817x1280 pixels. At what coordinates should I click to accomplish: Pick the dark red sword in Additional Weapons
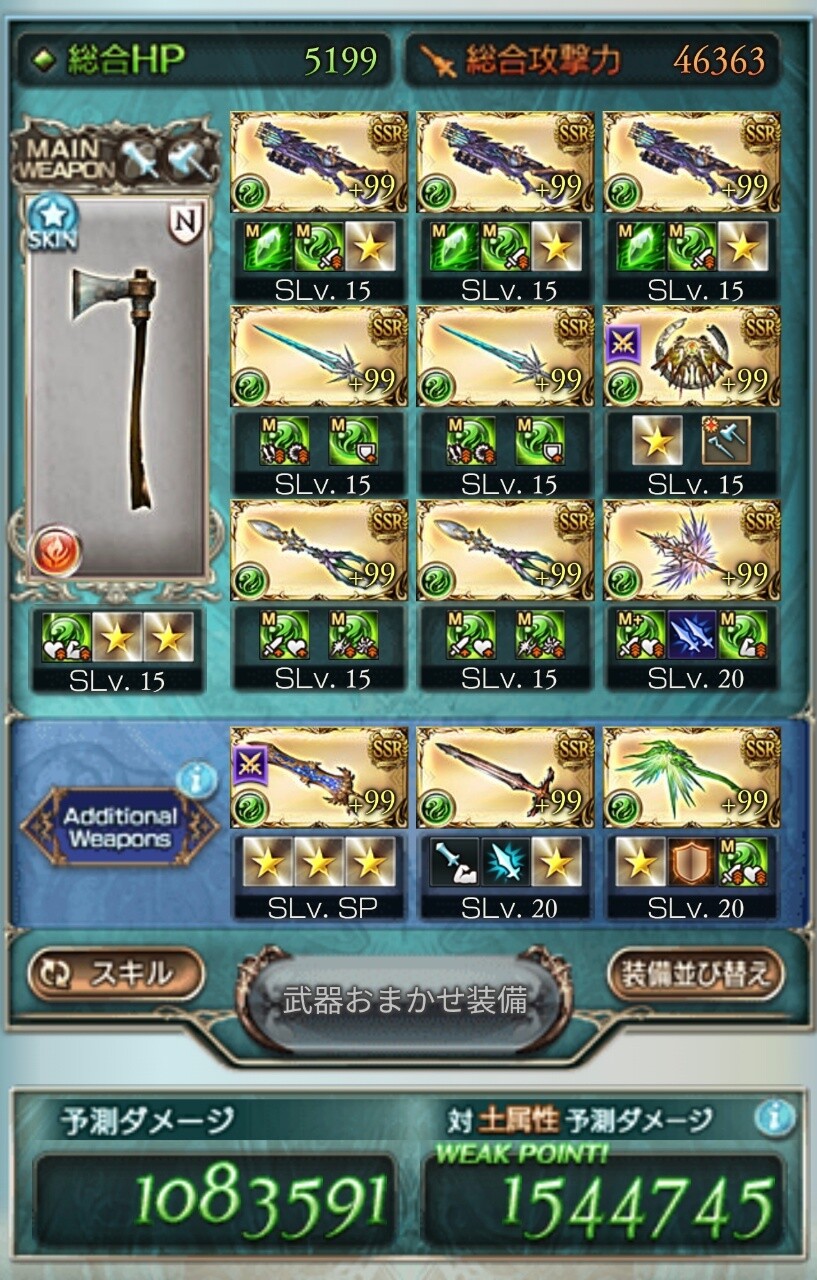(x=505, y=777)
